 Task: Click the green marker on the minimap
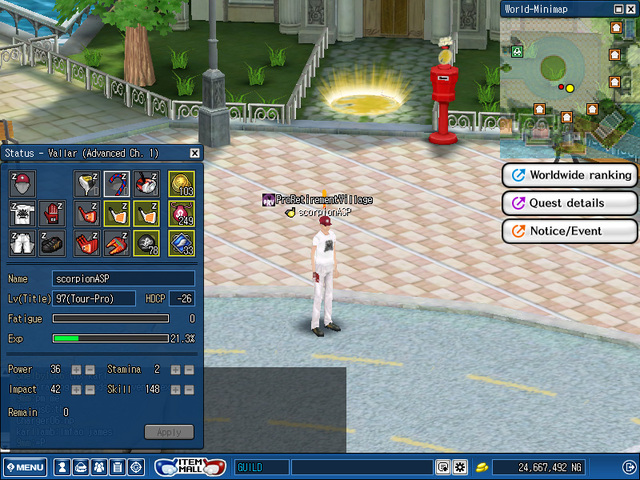[518, 49]
